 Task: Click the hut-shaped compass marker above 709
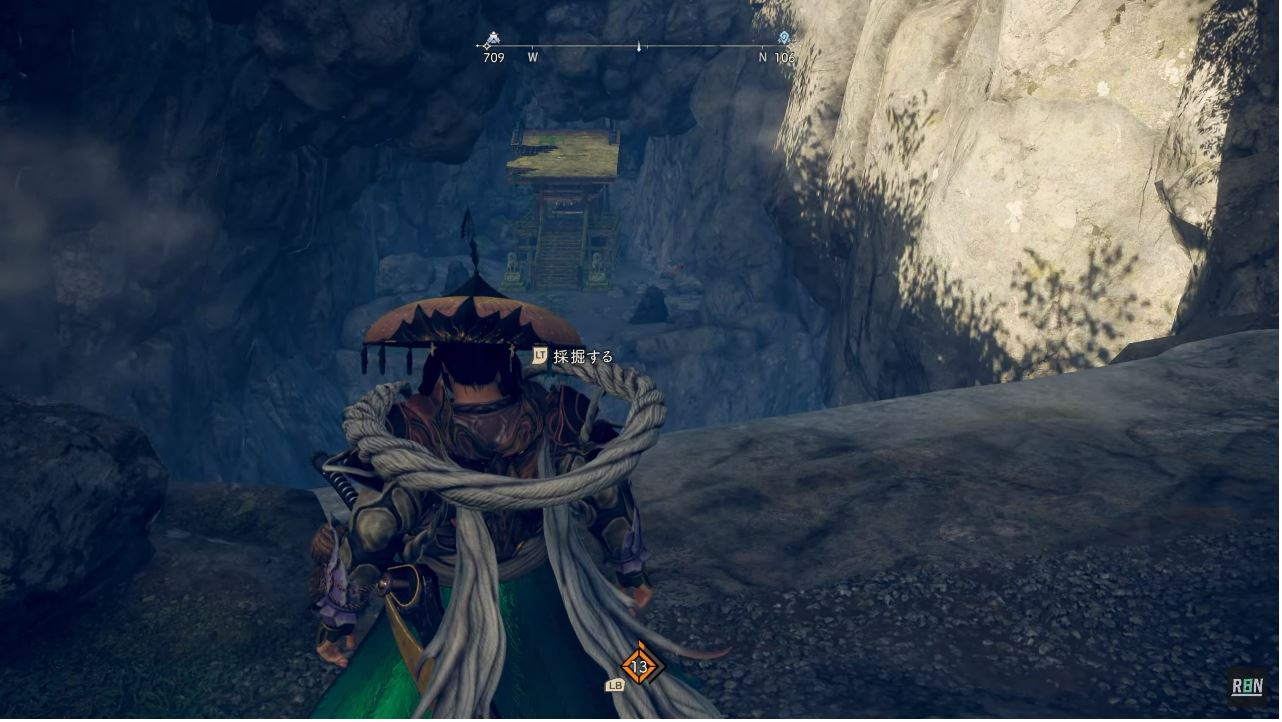point(491,40)
